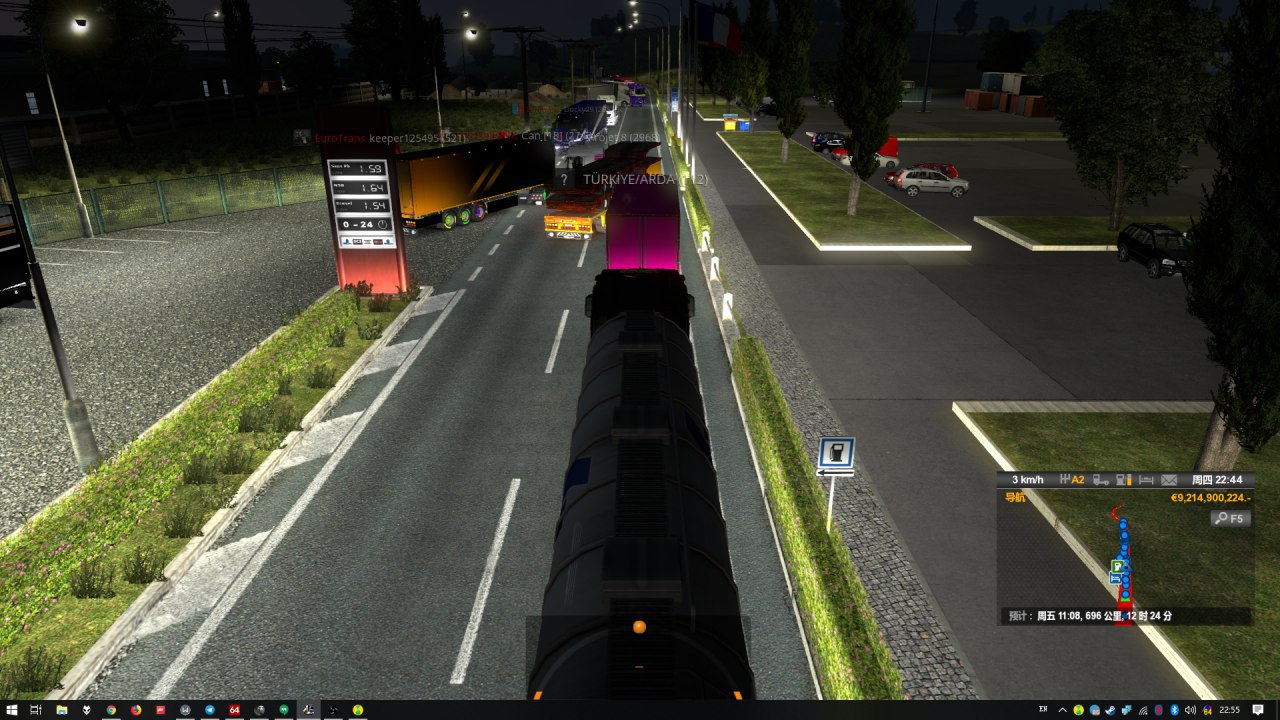
Task: Select the bed rest icon in the advisor bar
Action: pos(1147,480)
